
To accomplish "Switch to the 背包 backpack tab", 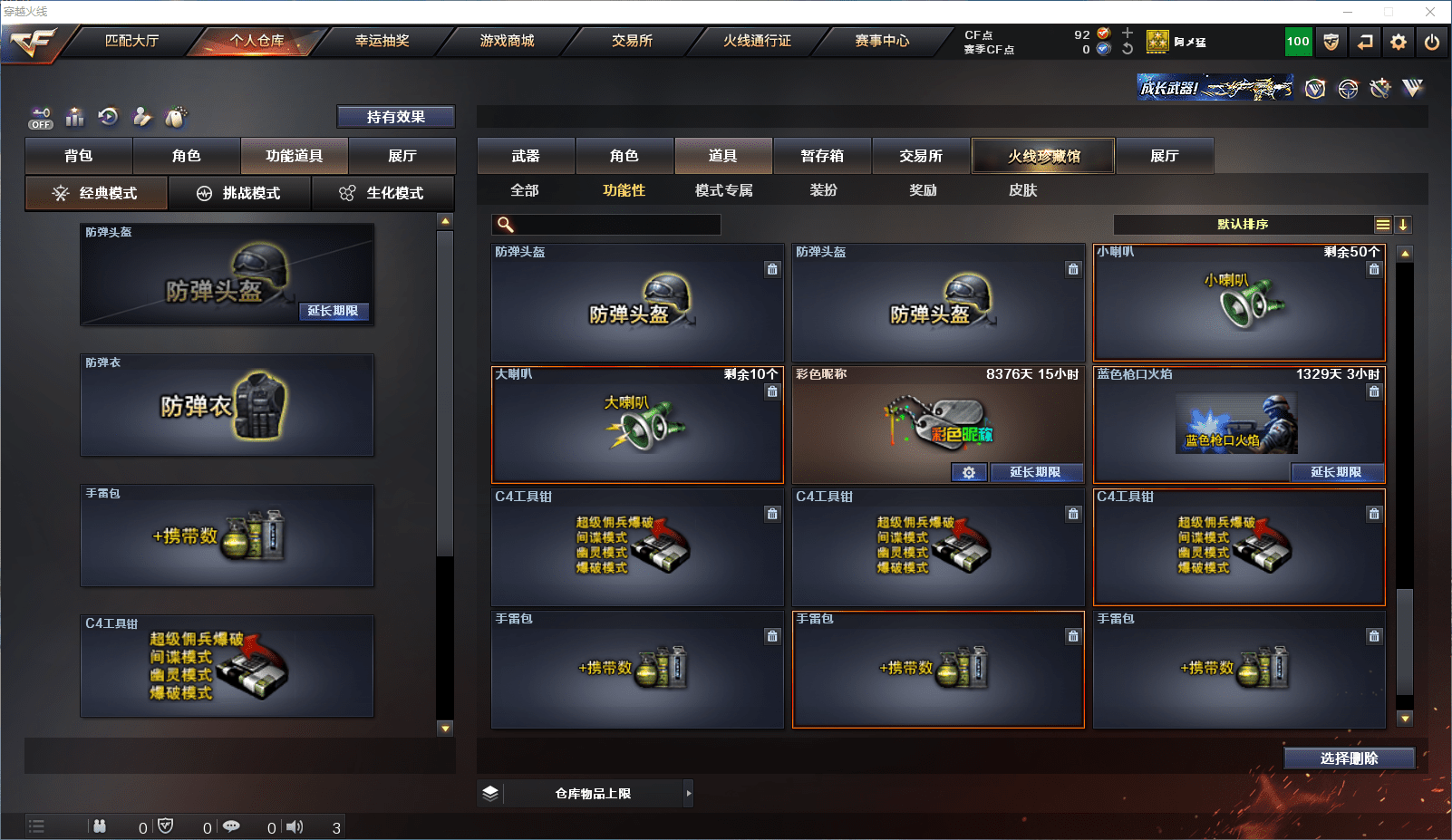I will (x=79, y=156).
